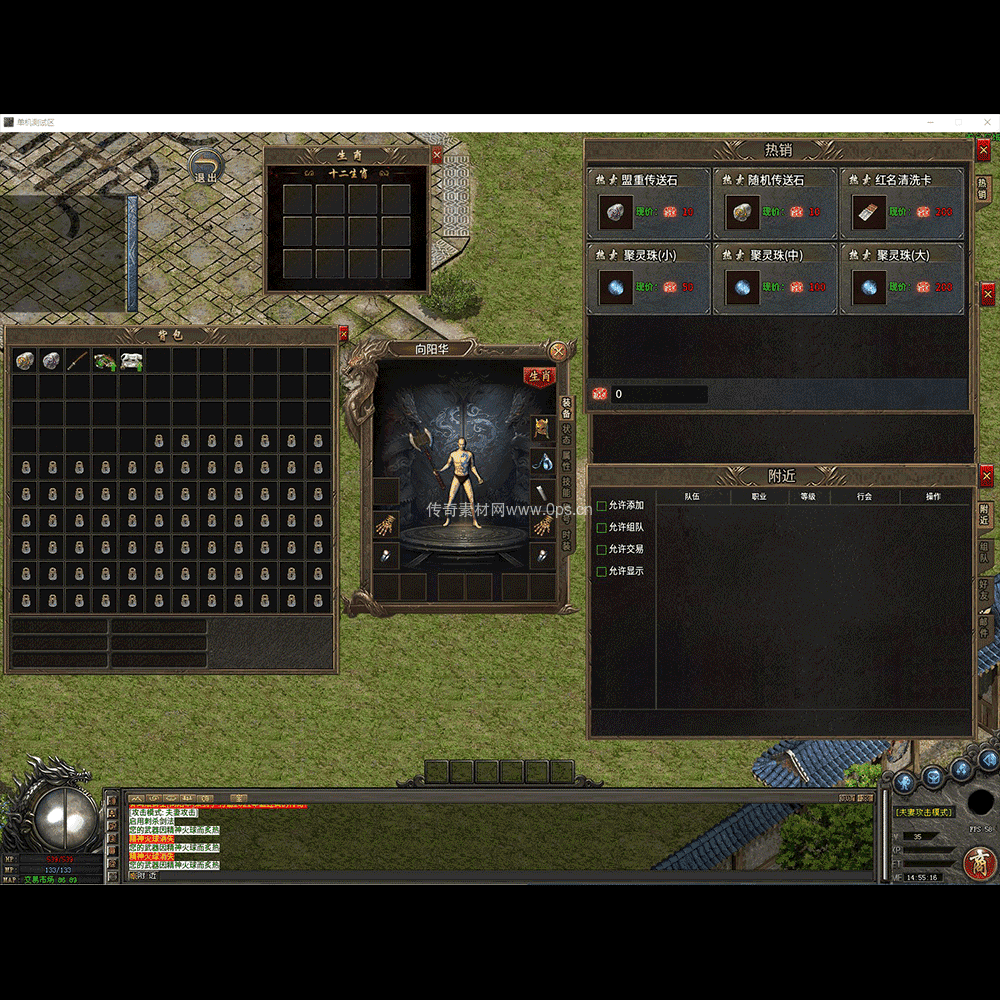Switch to the 状态 character tab
The image size is (1000, 1000).
click(x=566, y=435)
